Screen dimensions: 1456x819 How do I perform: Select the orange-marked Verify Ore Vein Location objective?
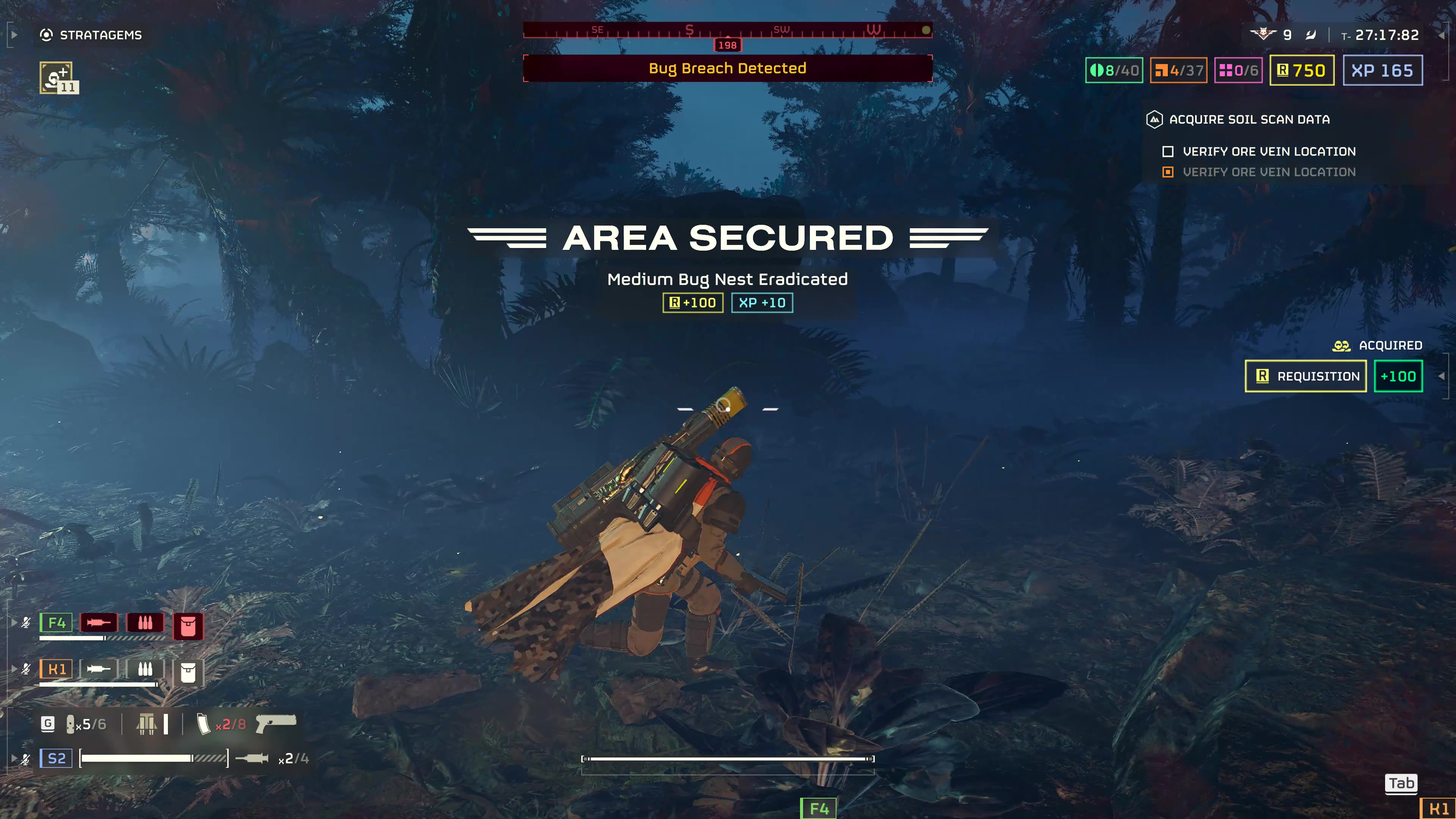(x=1269, y=172)
